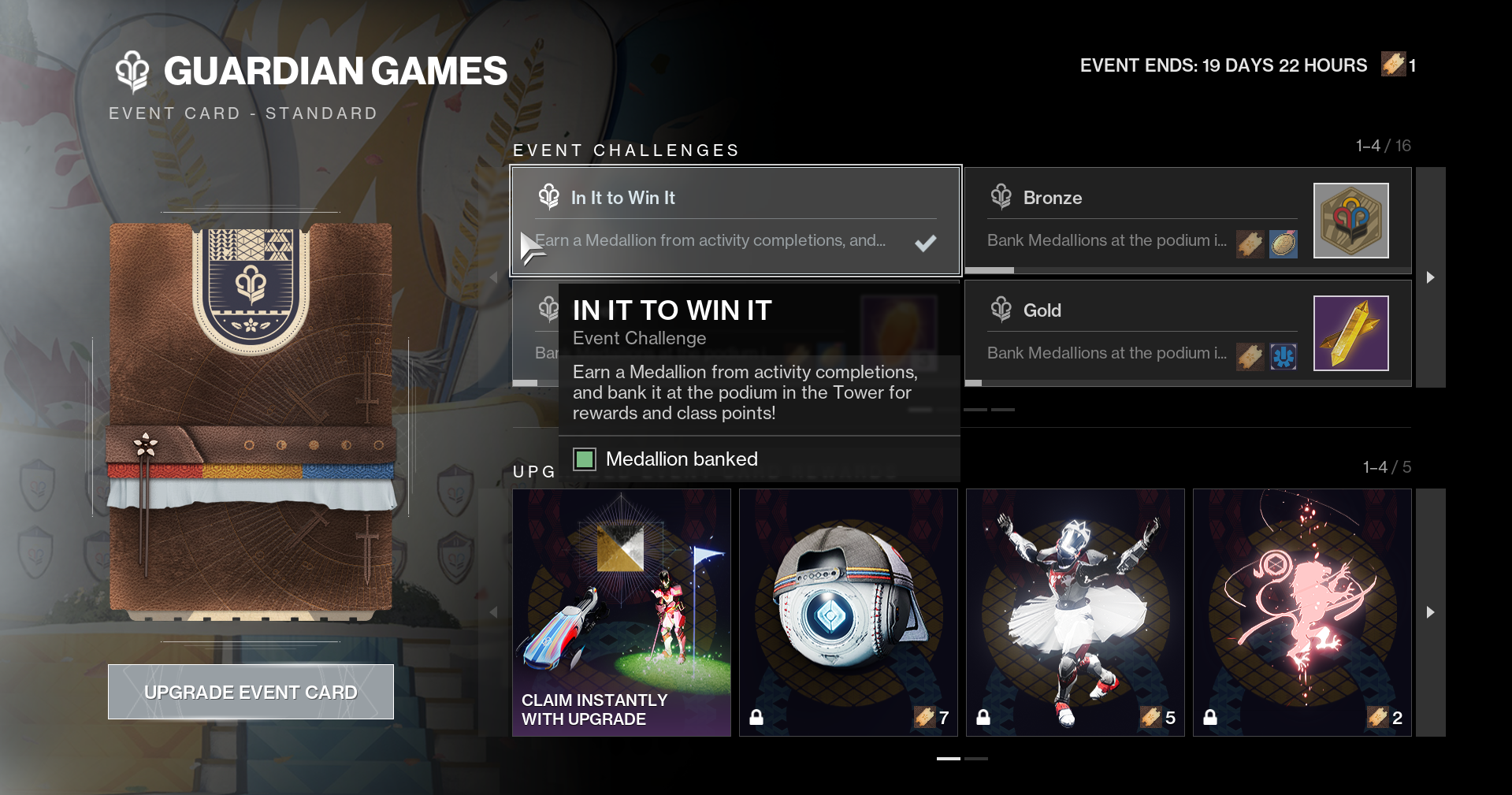Select the Gold exotic engram reward icon
Viewport: 1512px width, 795px height.
pos(1350,333)
